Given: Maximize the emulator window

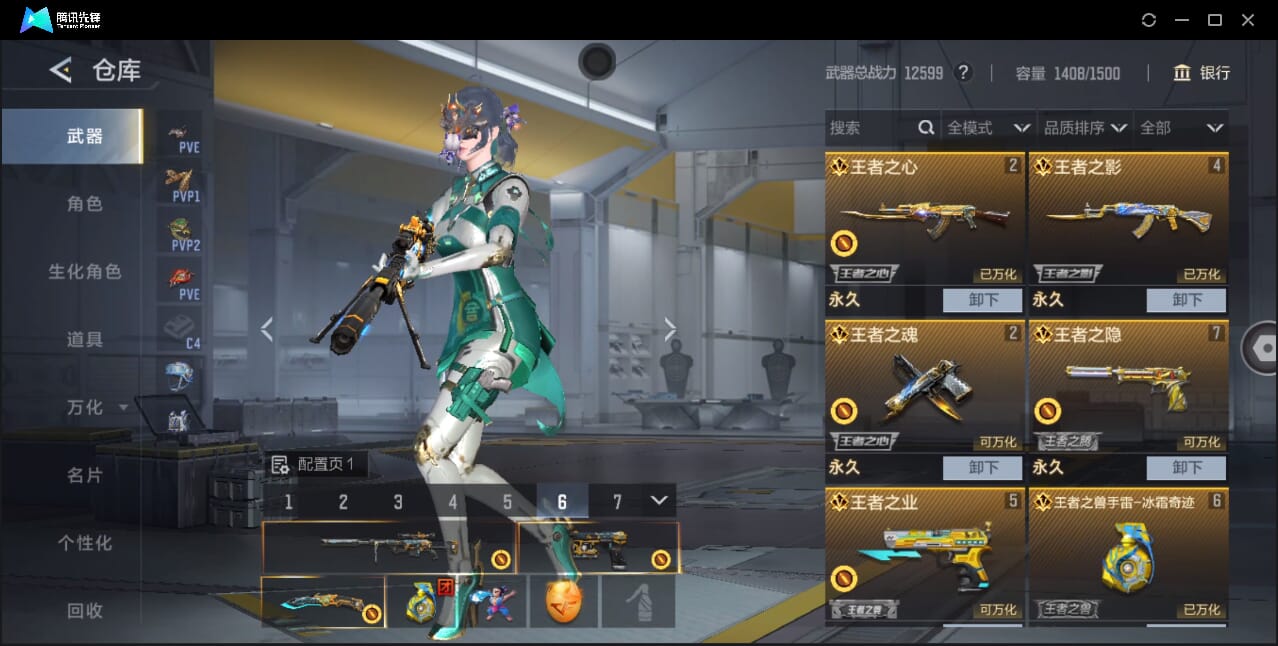Looking at the screenshot, I should [x=1214, y=20].
